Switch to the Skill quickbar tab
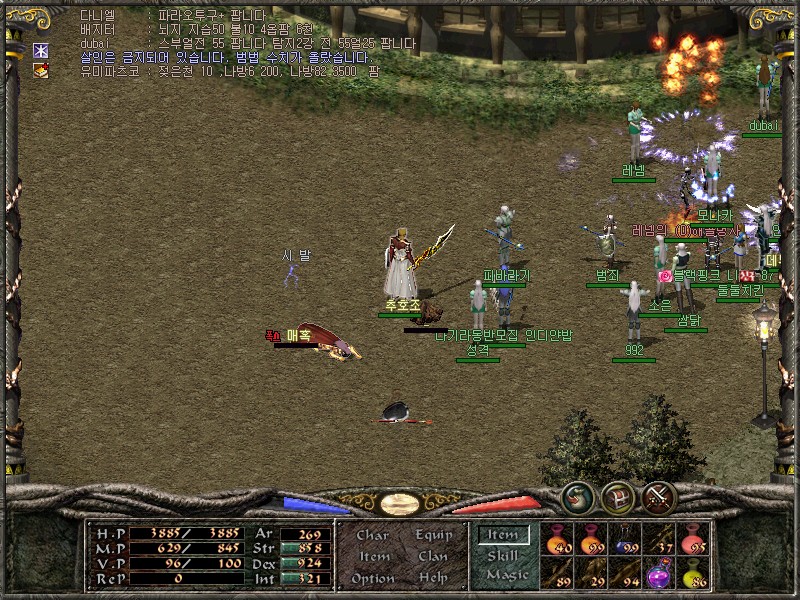 coord(503,555)
